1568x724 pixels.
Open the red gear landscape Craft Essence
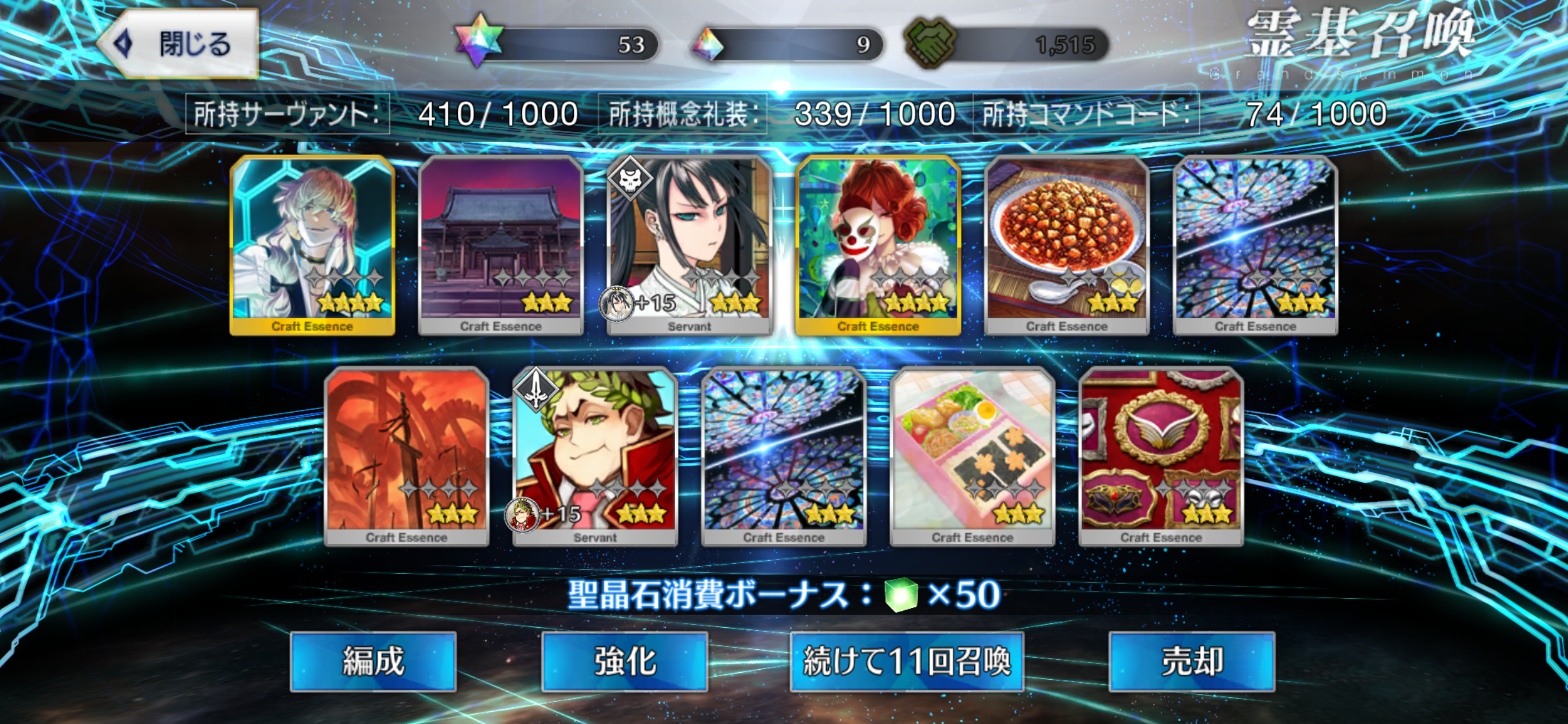pyautogui.click(x=407, y=456)
